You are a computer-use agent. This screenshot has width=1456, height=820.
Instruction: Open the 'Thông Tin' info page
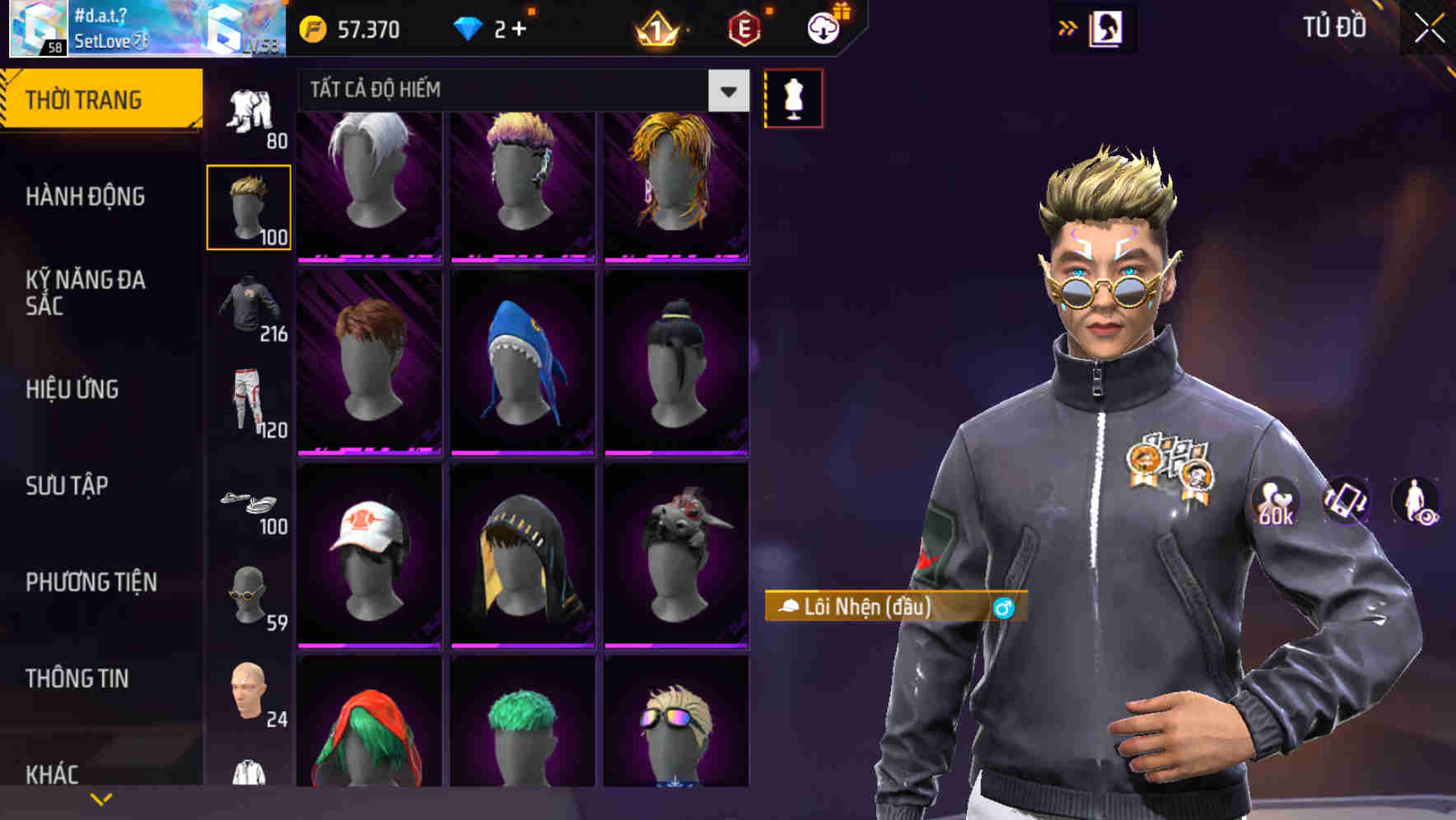[x=78, y=678]
